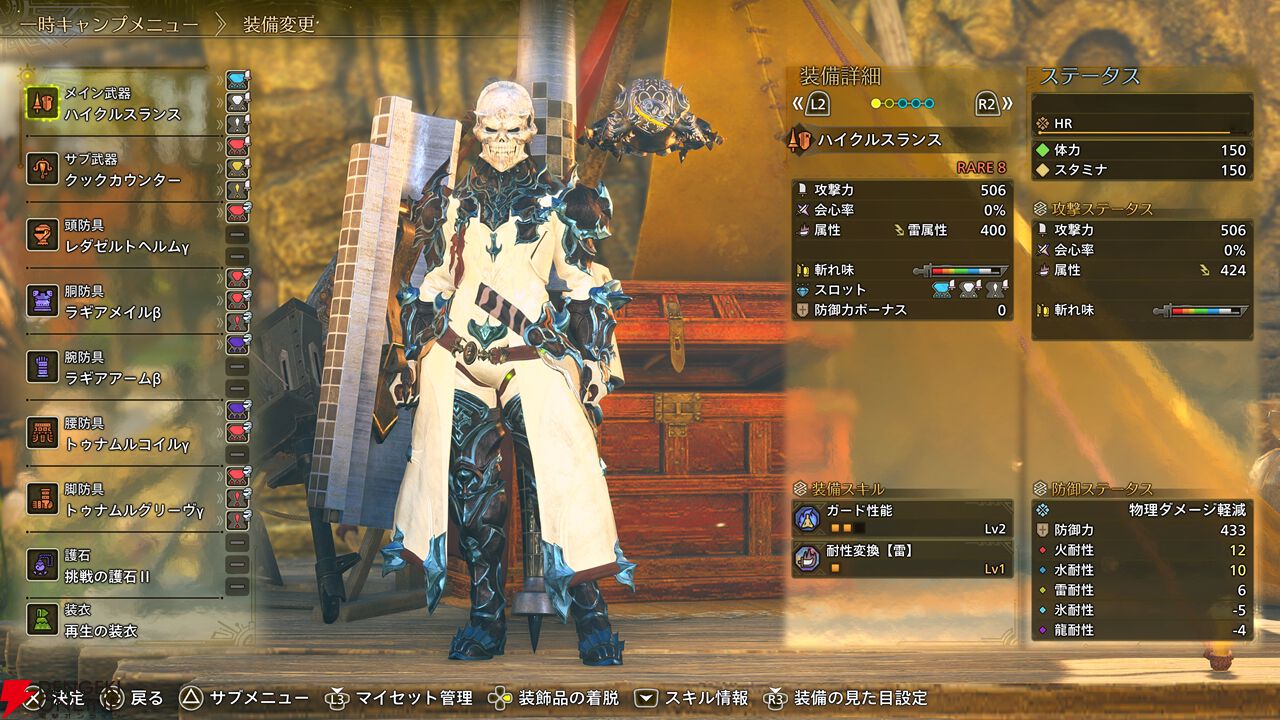Choose leg armor トゥナムルグリーヴγ
This screenshot has height=720, width=1280.
tap(122, 500)
